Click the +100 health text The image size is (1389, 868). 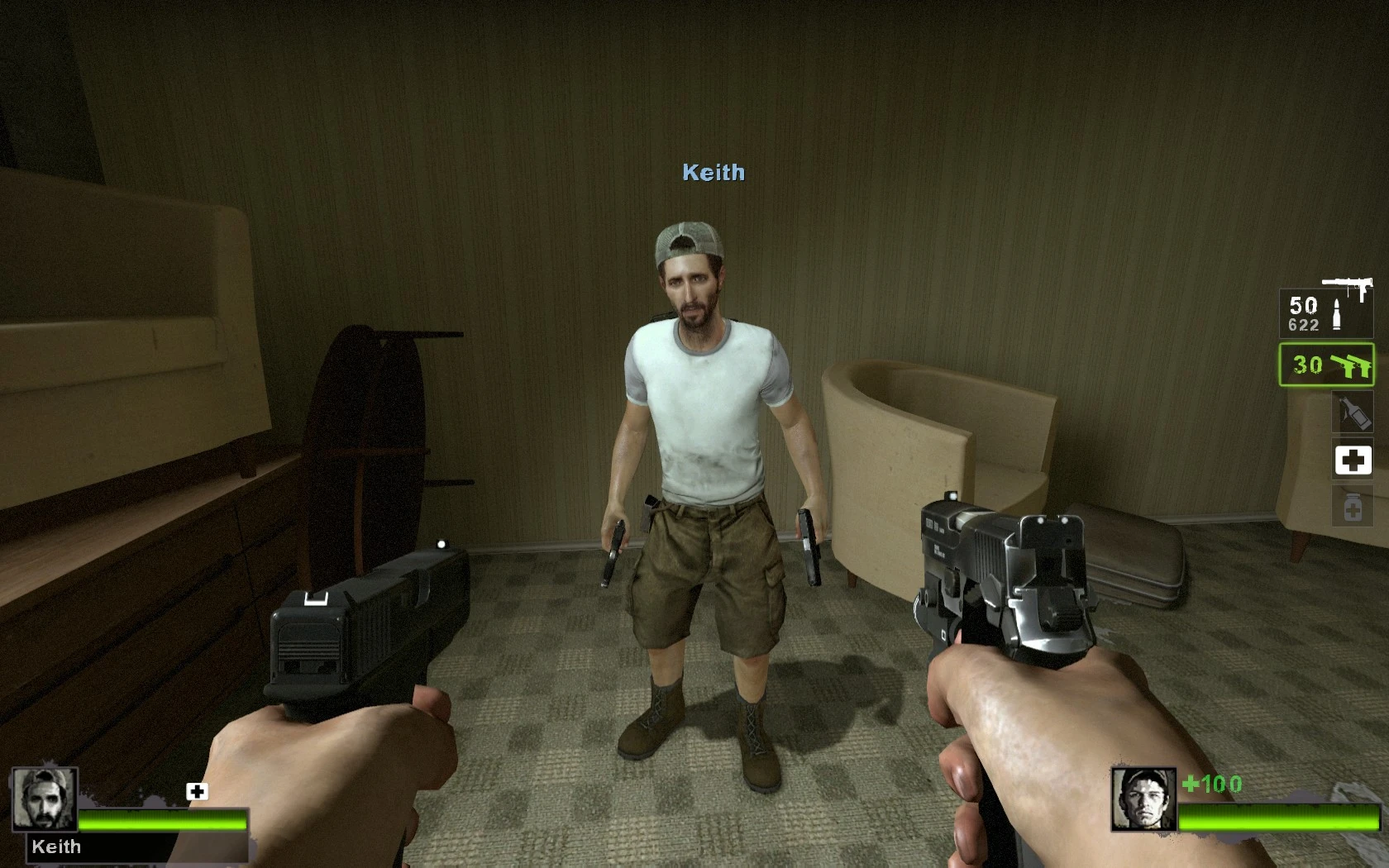(1212, 785)
